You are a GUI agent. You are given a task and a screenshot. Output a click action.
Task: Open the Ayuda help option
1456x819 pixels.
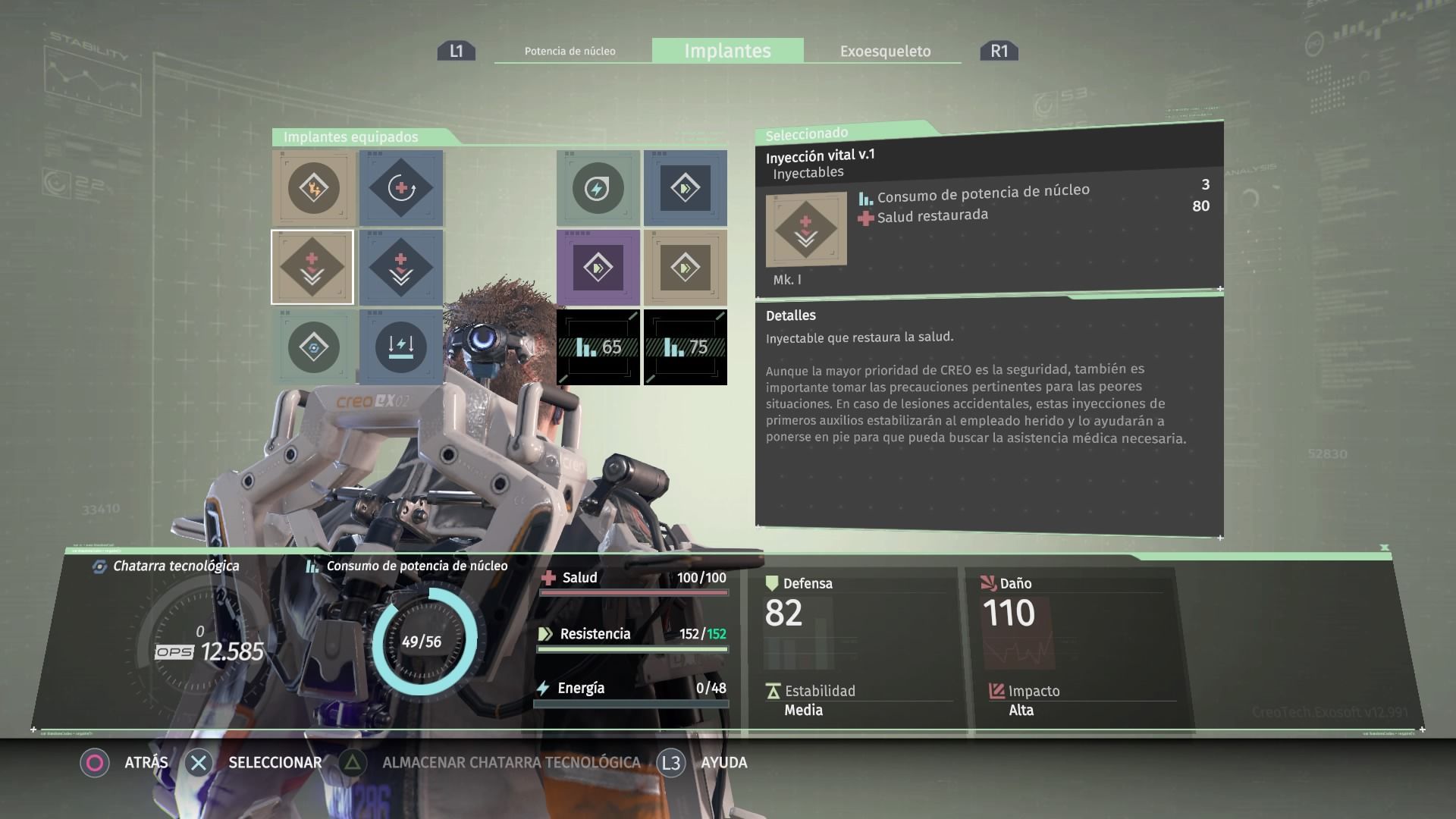(x=702, y=762)
